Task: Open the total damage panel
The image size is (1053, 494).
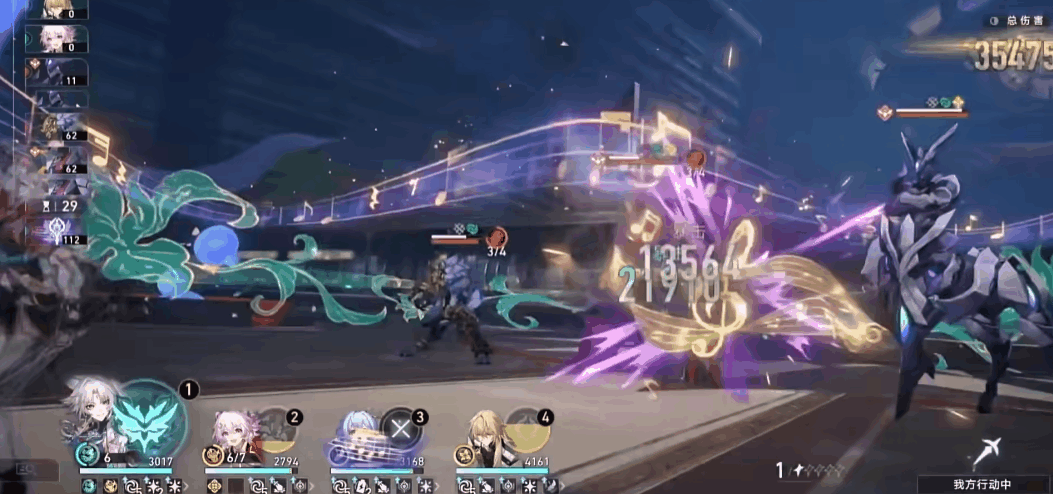Action: click(x=1012, y=20)
